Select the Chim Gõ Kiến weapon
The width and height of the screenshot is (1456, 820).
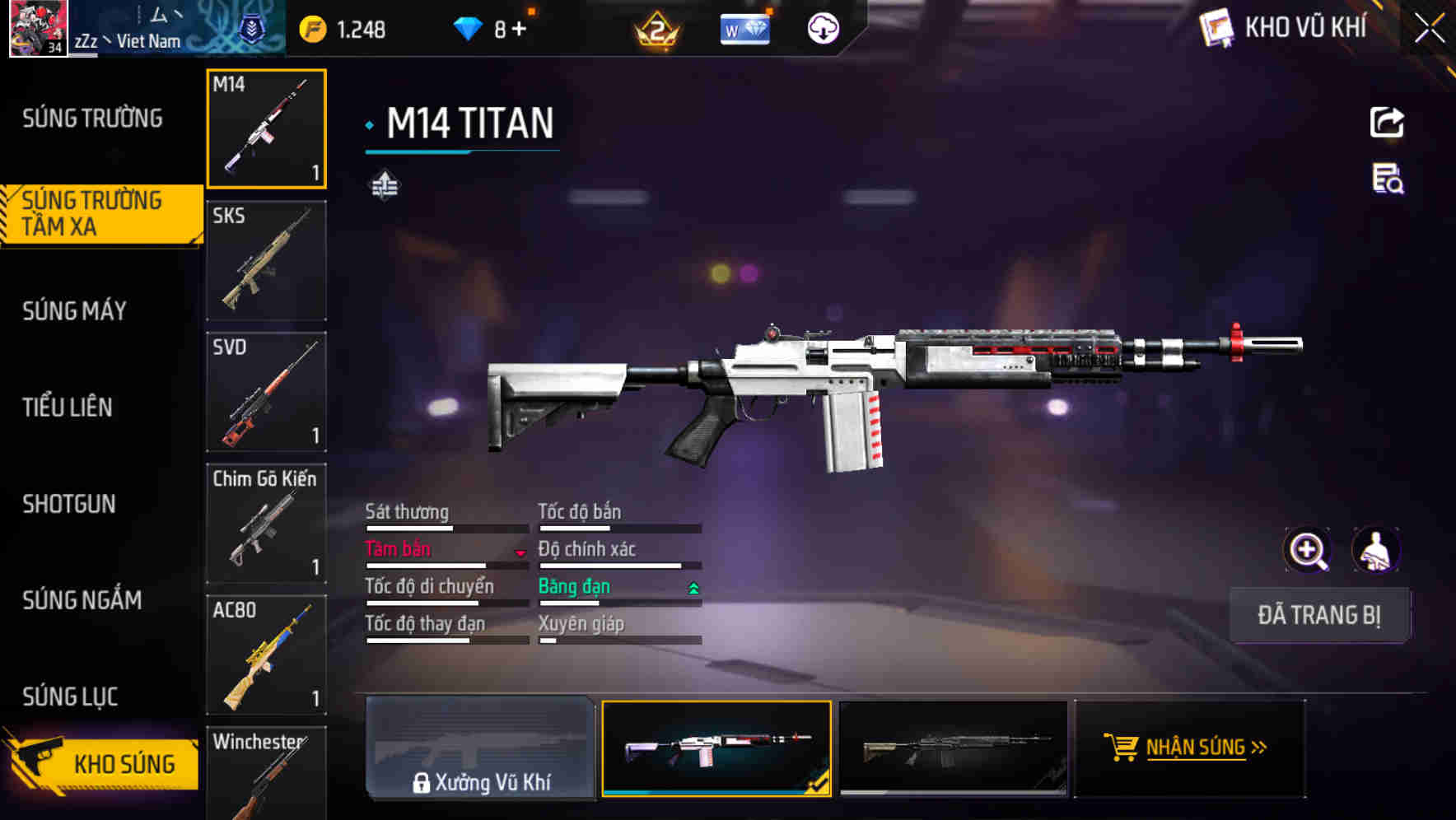(x=266, y=524)
